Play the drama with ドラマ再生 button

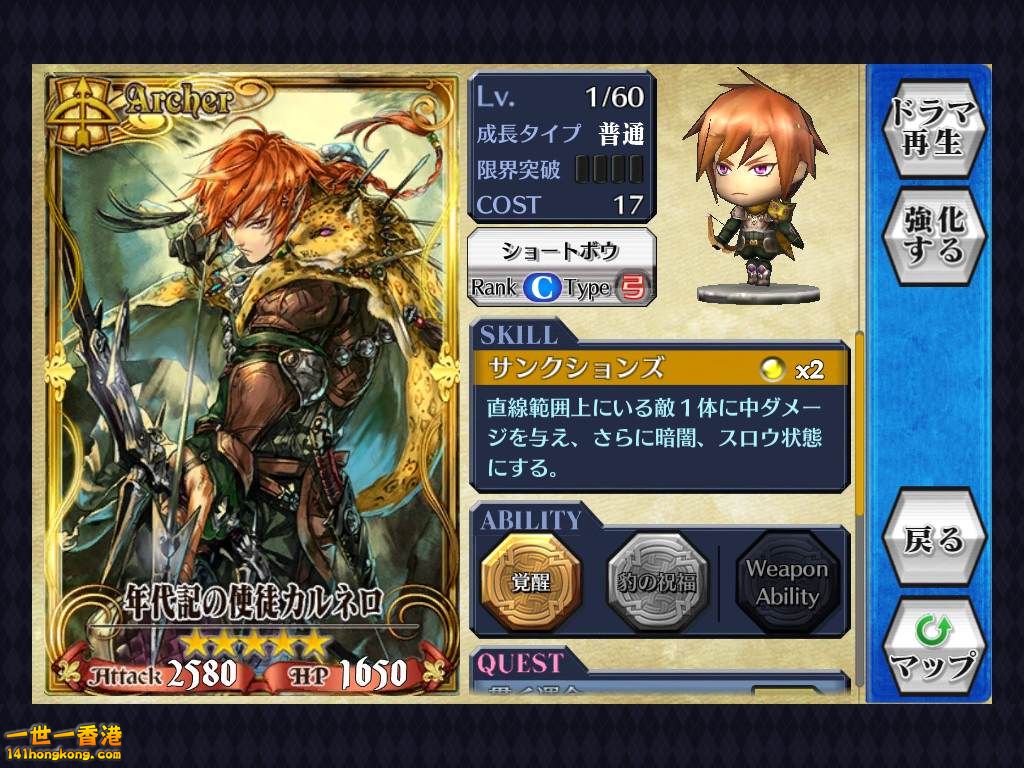[934, 127]
